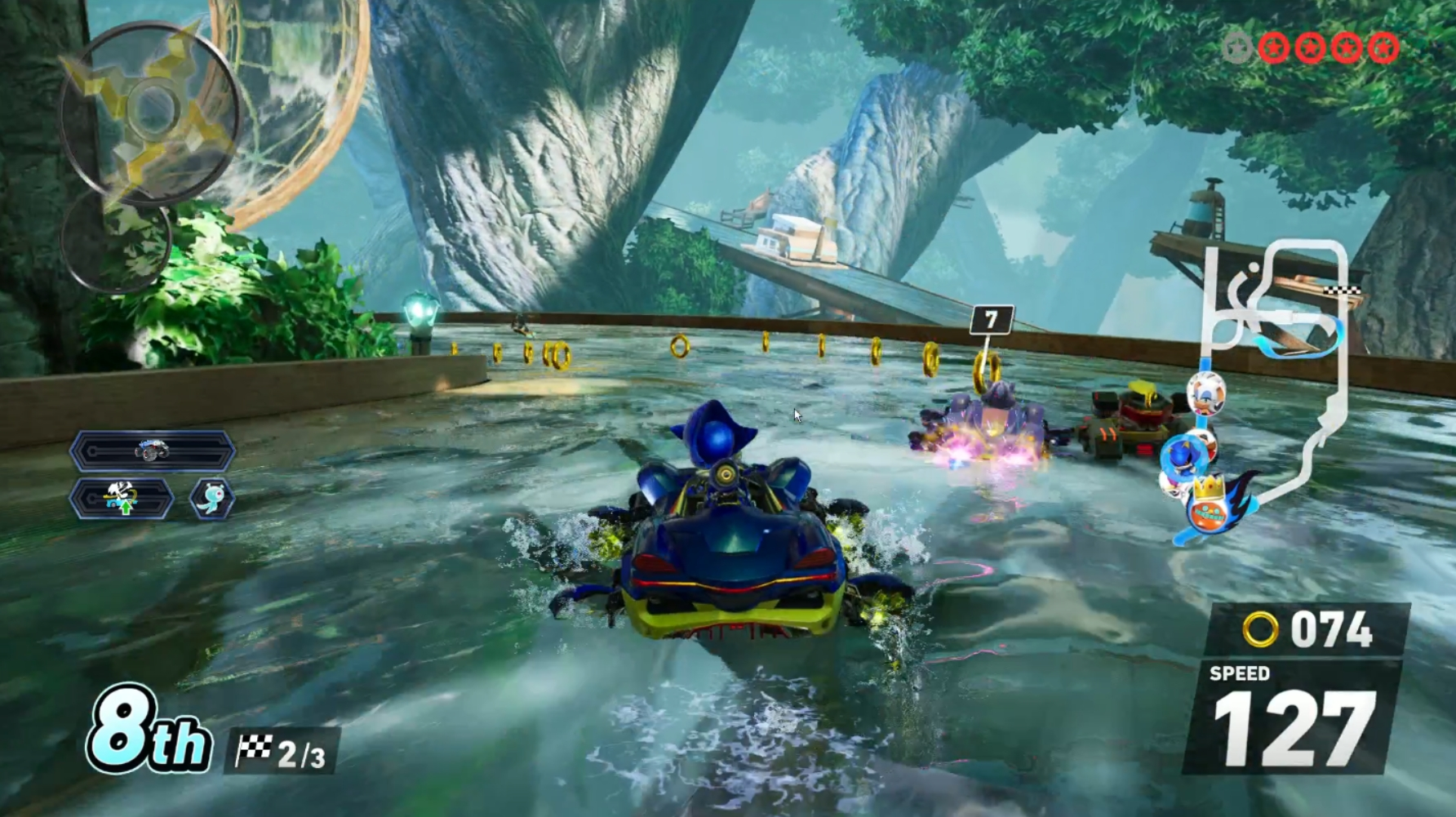This screenshot has width=1456, height=817.
Task: Click the rival number 7 position tag
Action: [x=992, y=319]
